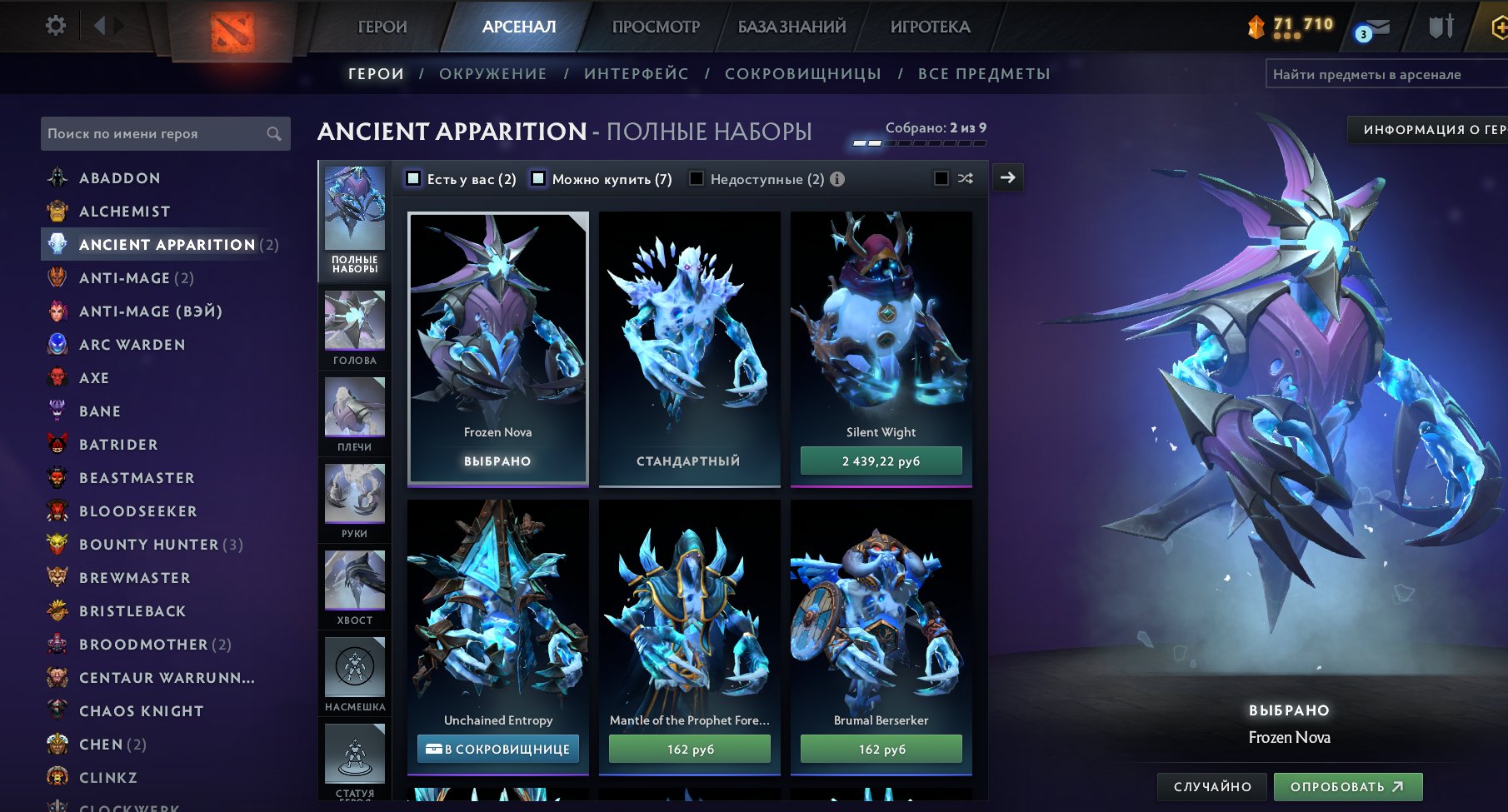Choose Bounty Hunter from the hero list
1508x812 pixels.
(x=148, y=545)
